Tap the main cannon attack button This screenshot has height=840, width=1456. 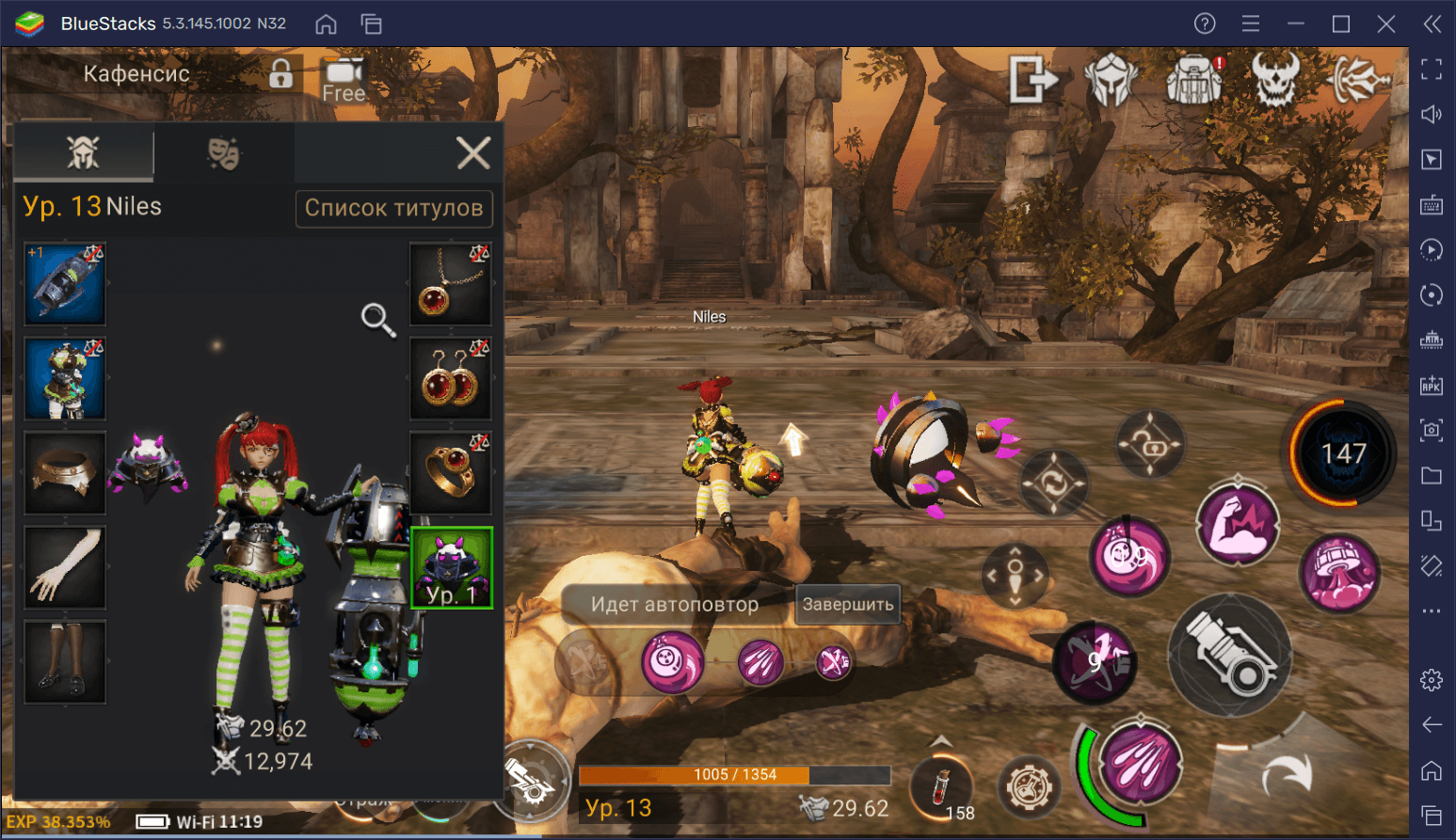(x=1230, y=656)
